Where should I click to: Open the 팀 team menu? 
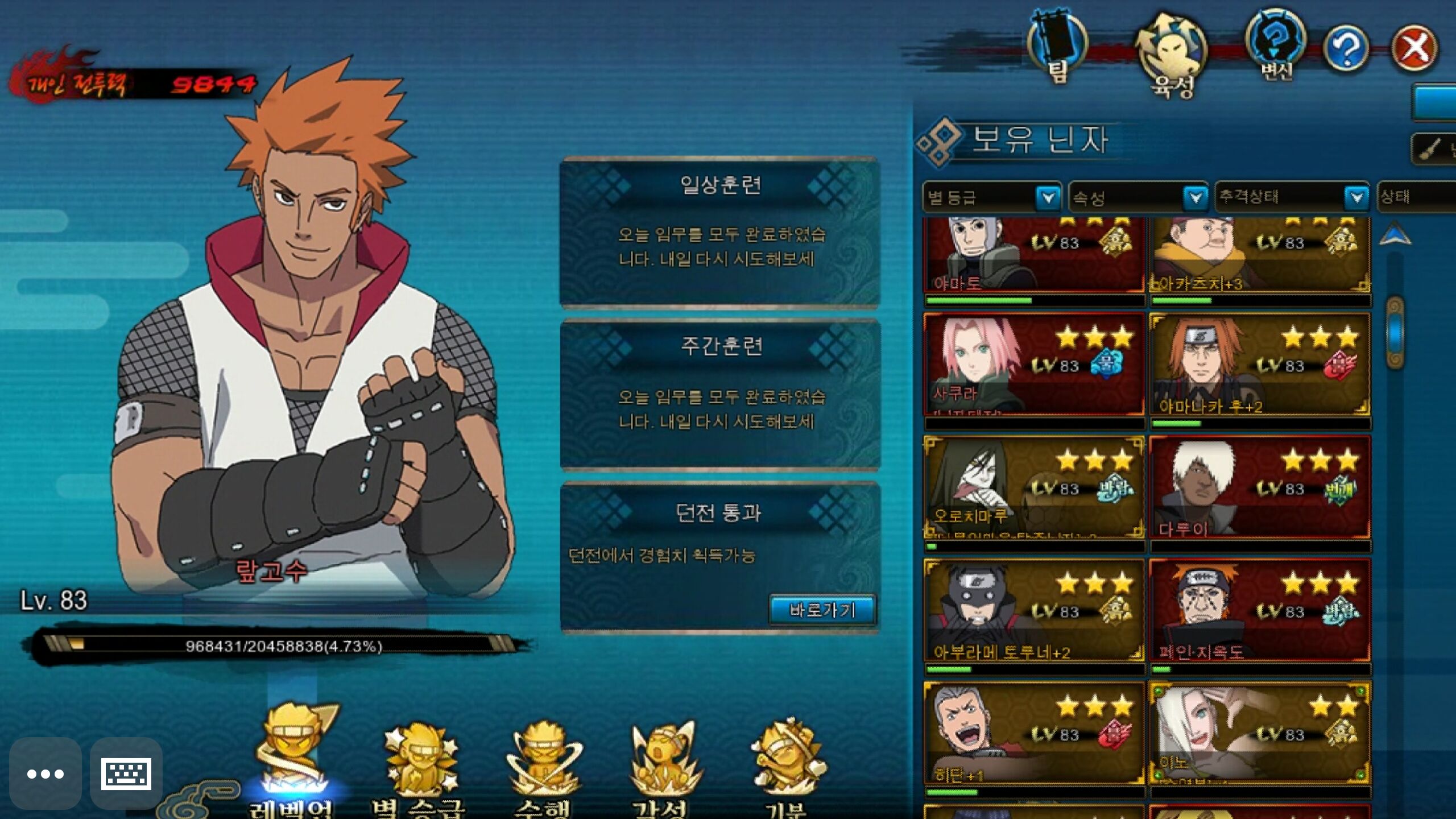pyautogui.click(x=1058, y=45)
